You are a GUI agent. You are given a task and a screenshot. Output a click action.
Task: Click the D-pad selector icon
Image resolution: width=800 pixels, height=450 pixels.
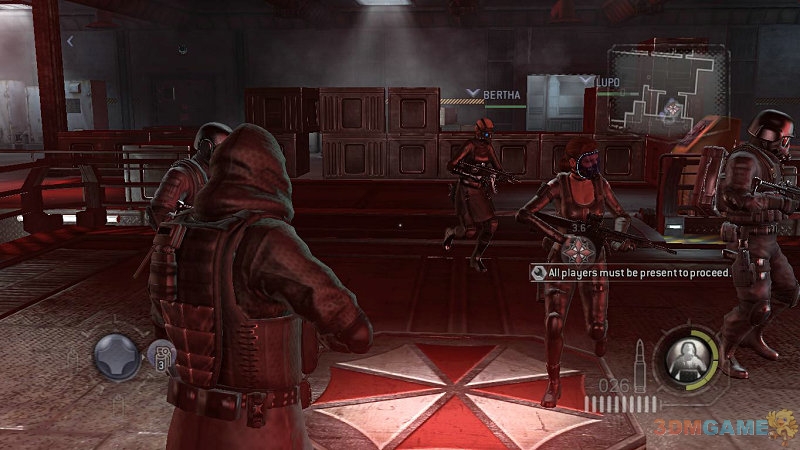[117, 356]
